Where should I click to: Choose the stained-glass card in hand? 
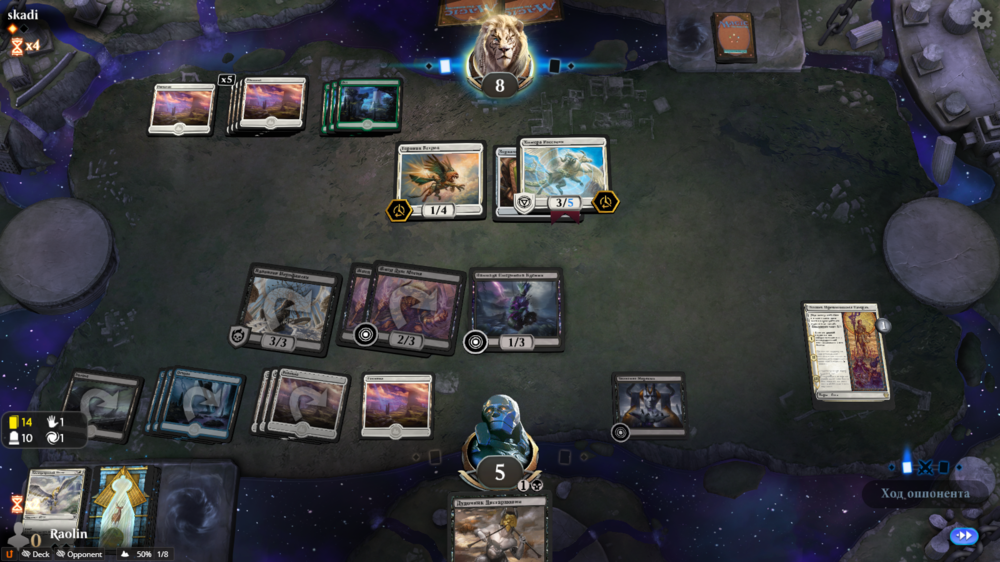coord(120,505)
